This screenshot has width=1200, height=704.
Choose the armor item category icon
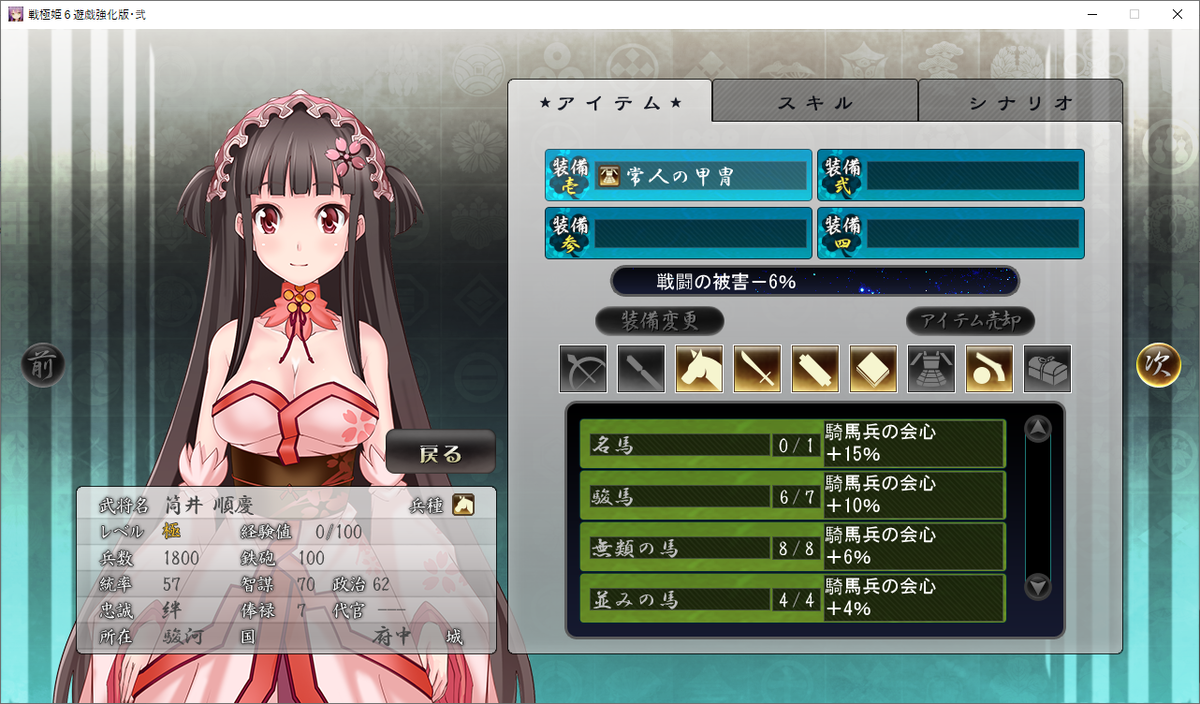tap(931, 369)
